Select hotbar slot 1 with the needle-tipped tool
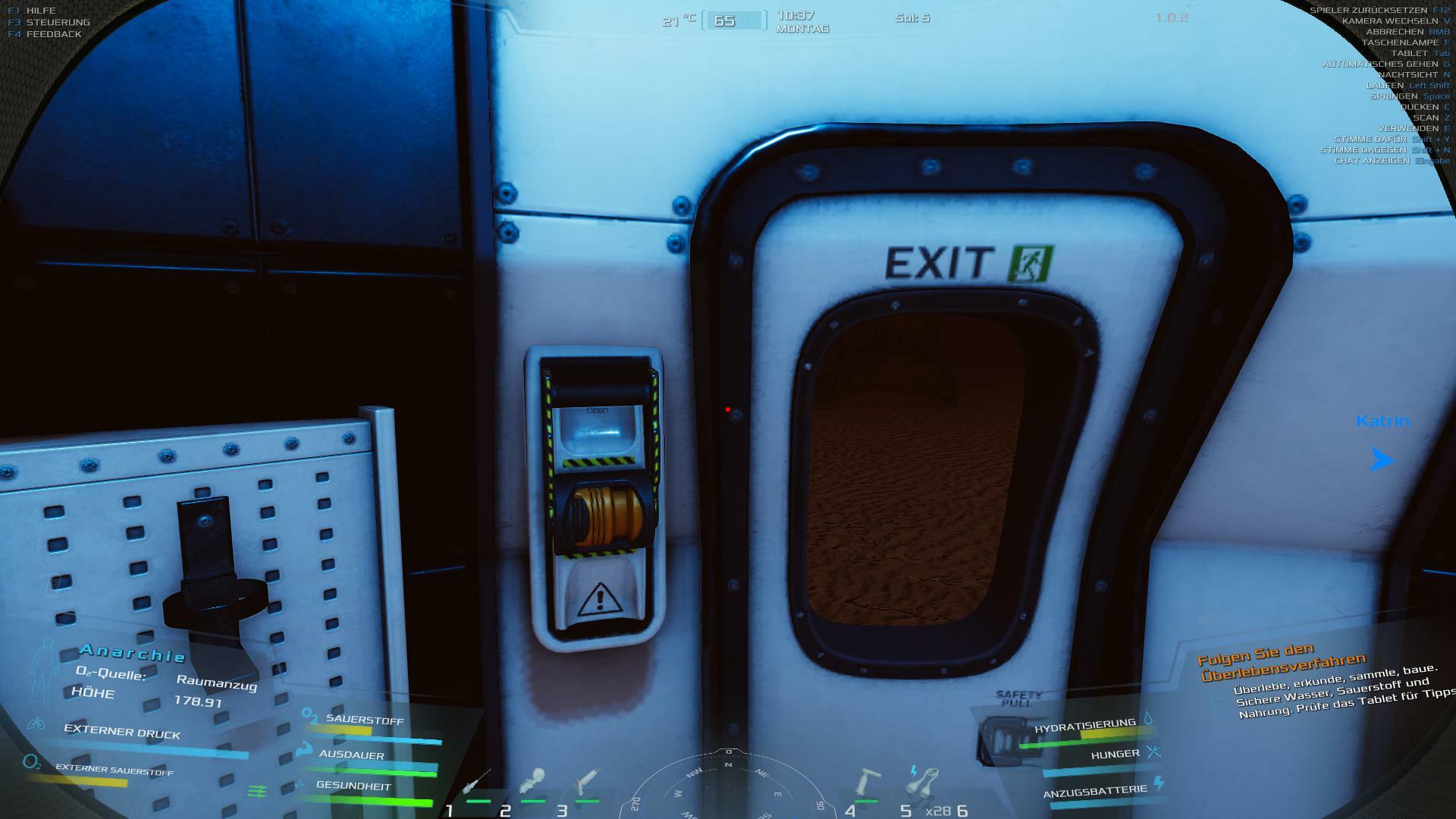 coord(476,783)
